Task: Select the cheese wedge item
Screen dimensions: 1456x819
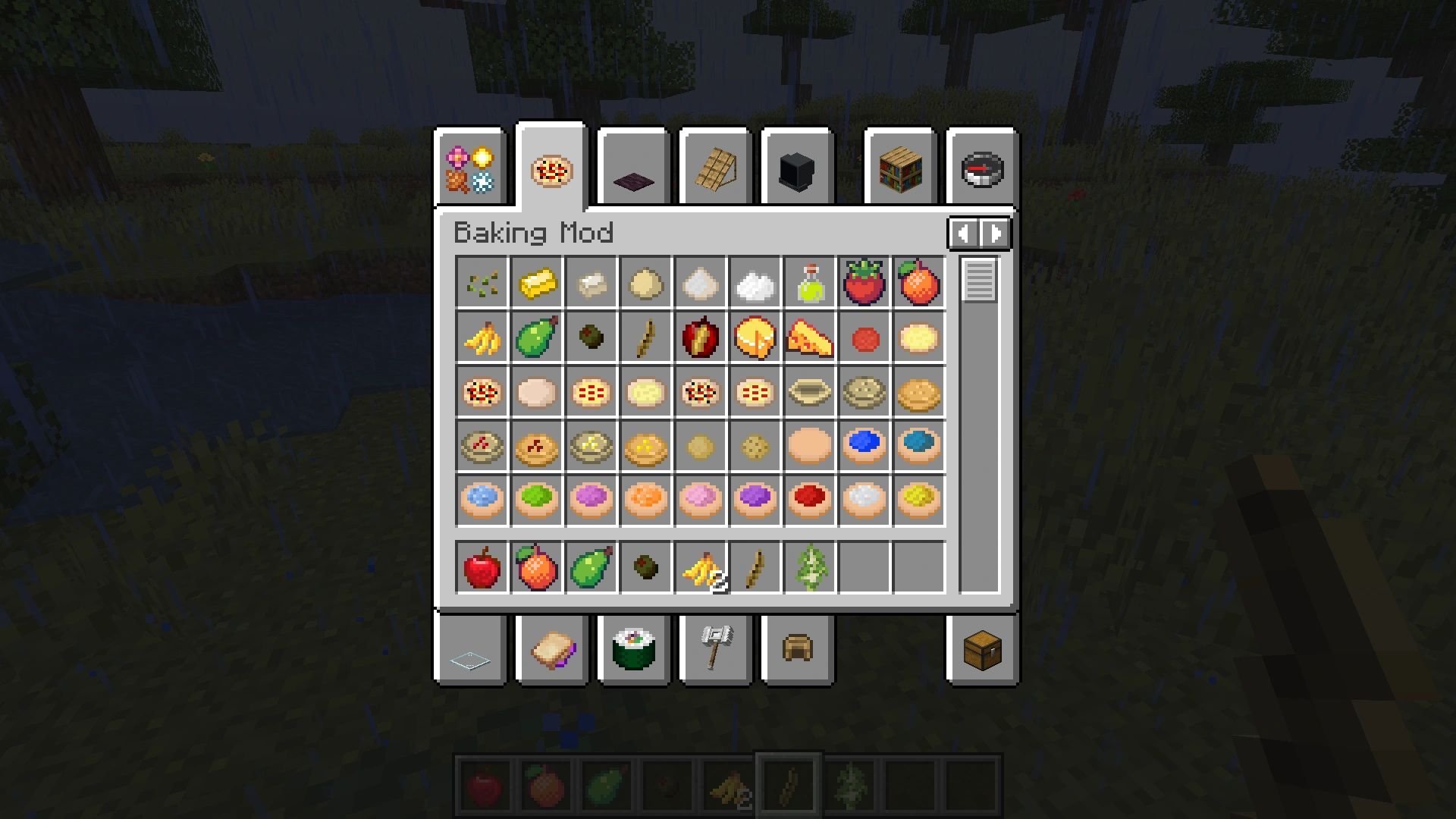Action: pos(810,338)
